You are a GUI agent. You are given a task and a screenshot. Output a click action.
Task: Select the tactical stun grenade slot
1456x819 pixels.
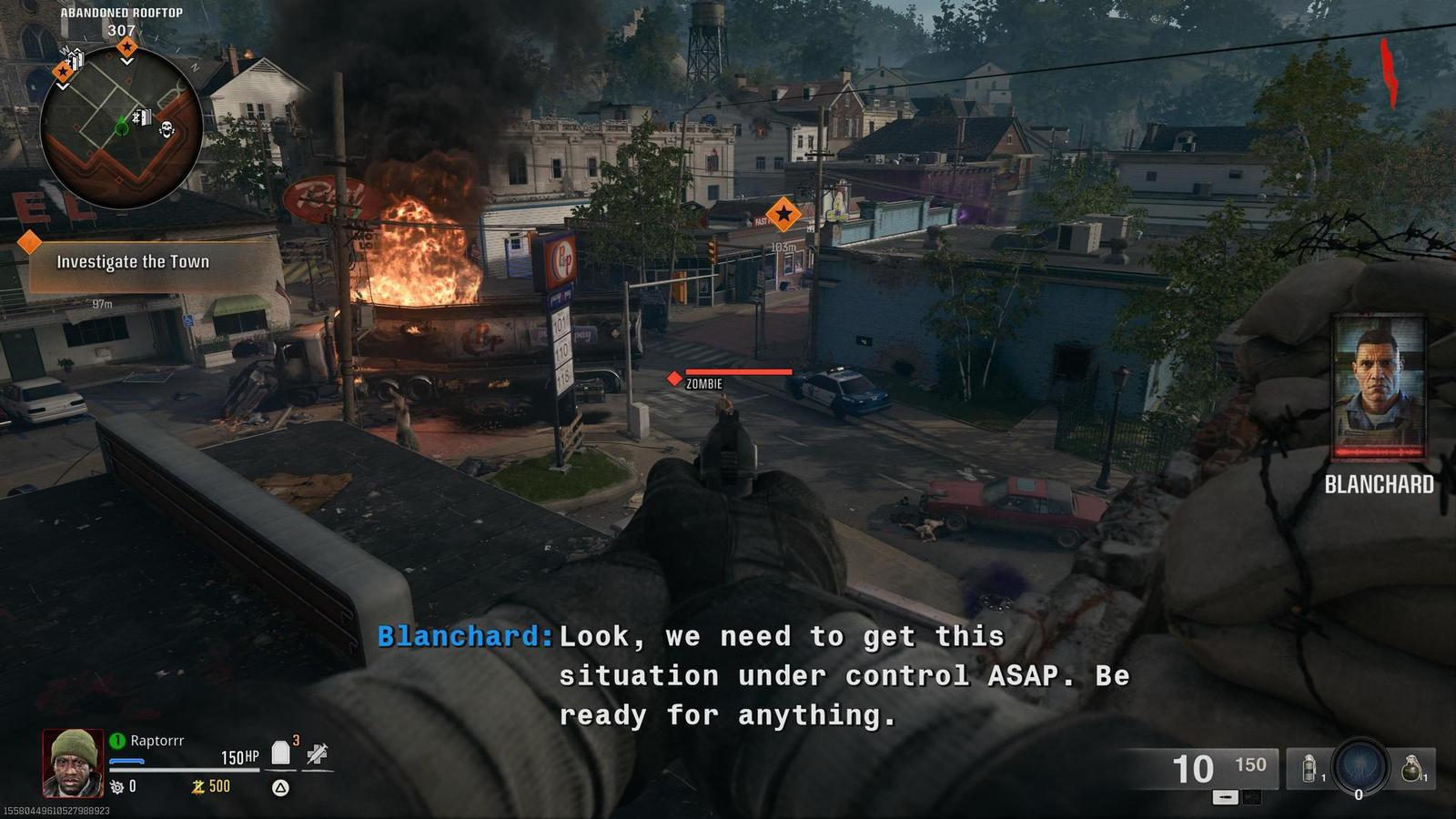[x=1309, y=769]
